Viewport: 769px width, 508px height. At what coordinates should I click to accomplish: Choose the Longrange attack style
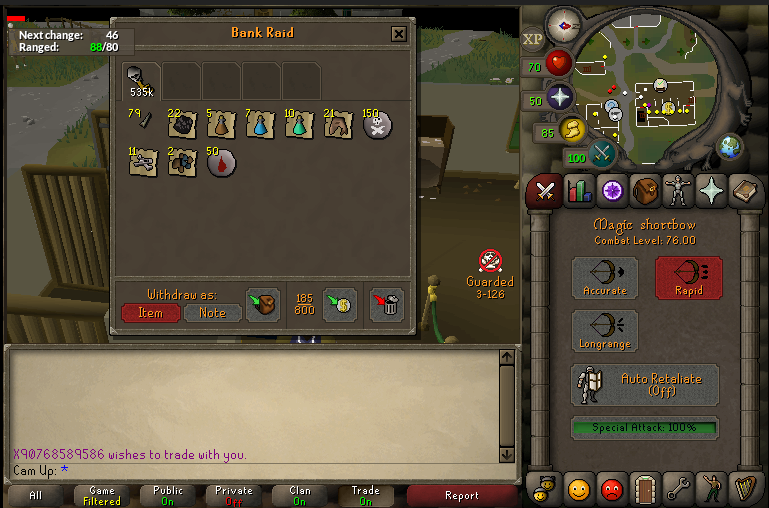click(x=605, y=331)
